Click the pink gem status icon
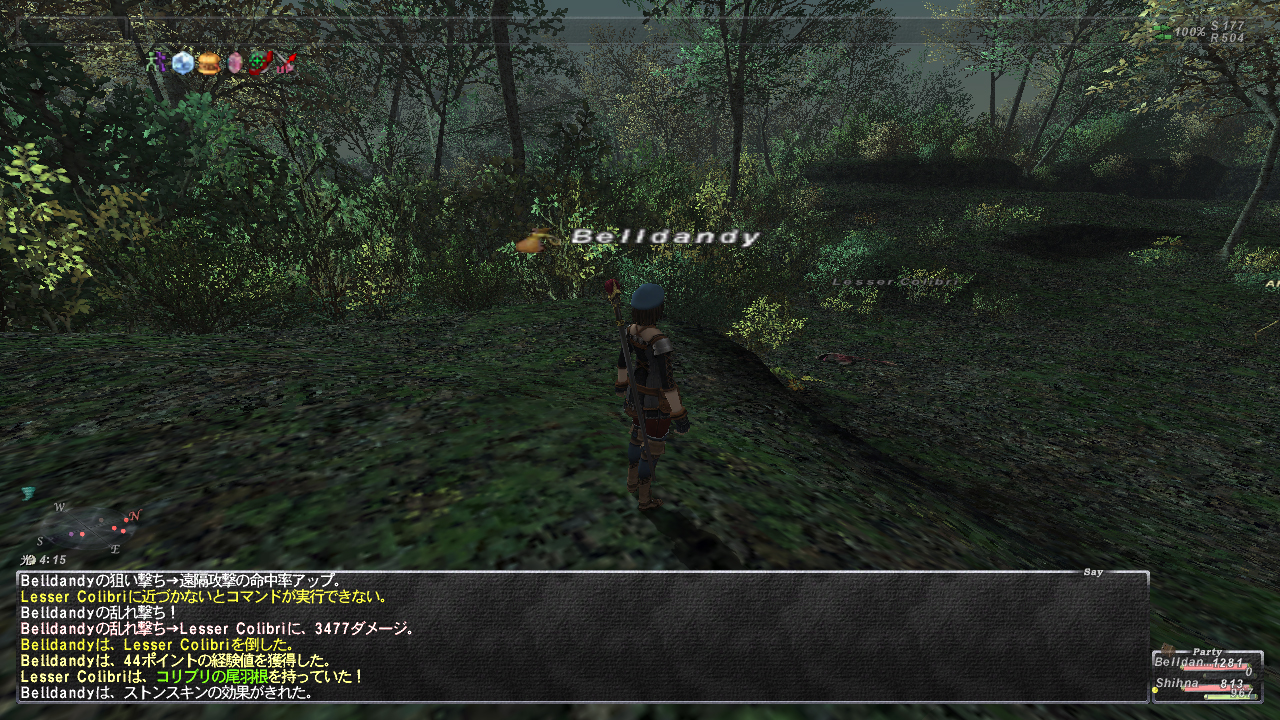1280x720 pixels. (235, 64)
